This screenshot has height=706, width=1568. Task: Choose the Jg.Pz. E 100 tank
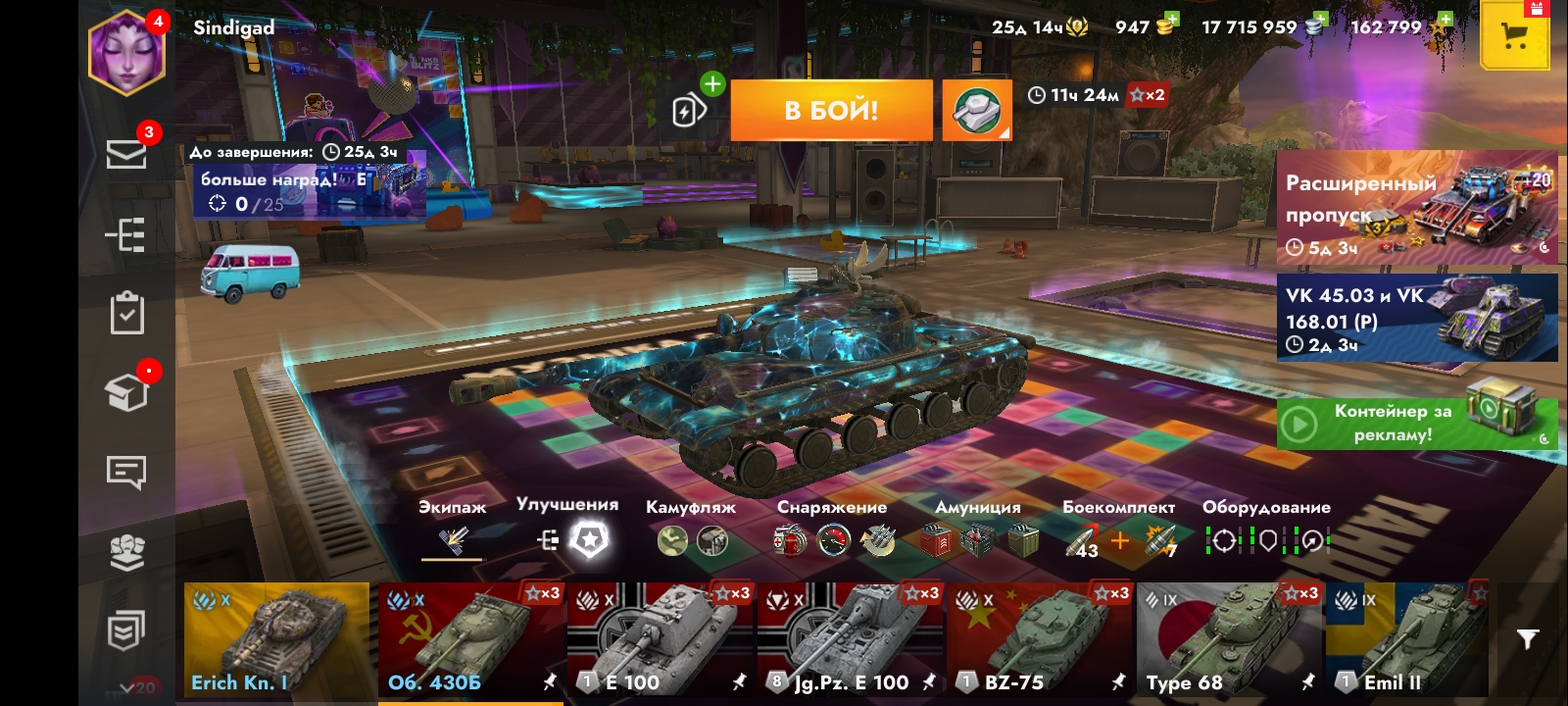coord(851,639)
